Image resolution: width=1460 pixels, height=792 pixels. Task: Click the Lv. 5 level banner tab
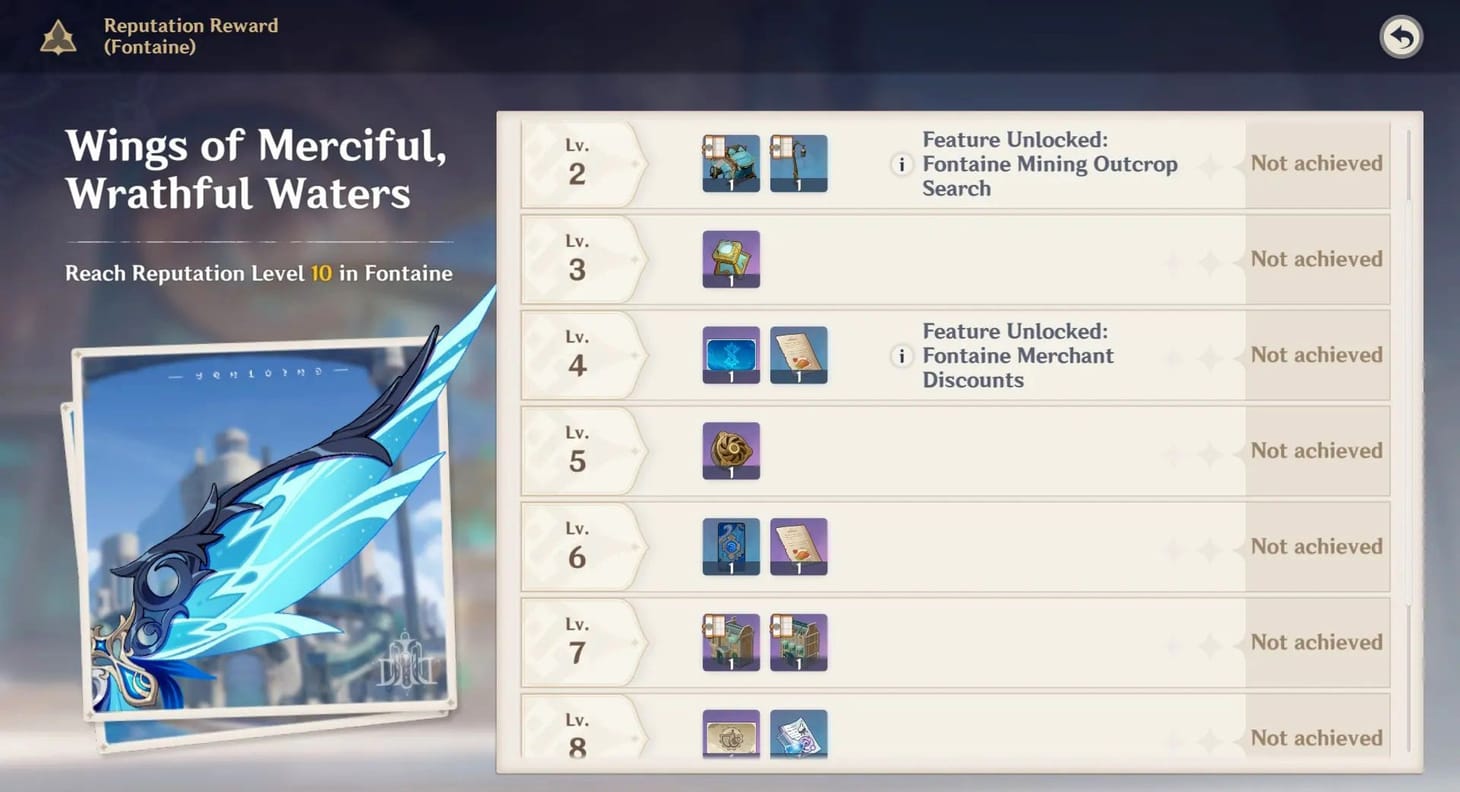(x=577, y=451)
